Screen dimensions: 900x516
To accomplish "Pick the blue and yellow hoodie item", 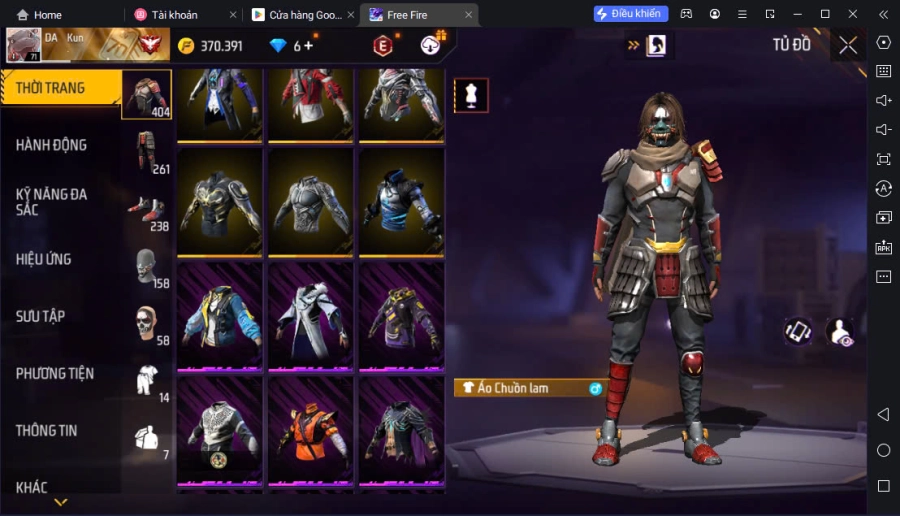I will [x=221, y=316].
